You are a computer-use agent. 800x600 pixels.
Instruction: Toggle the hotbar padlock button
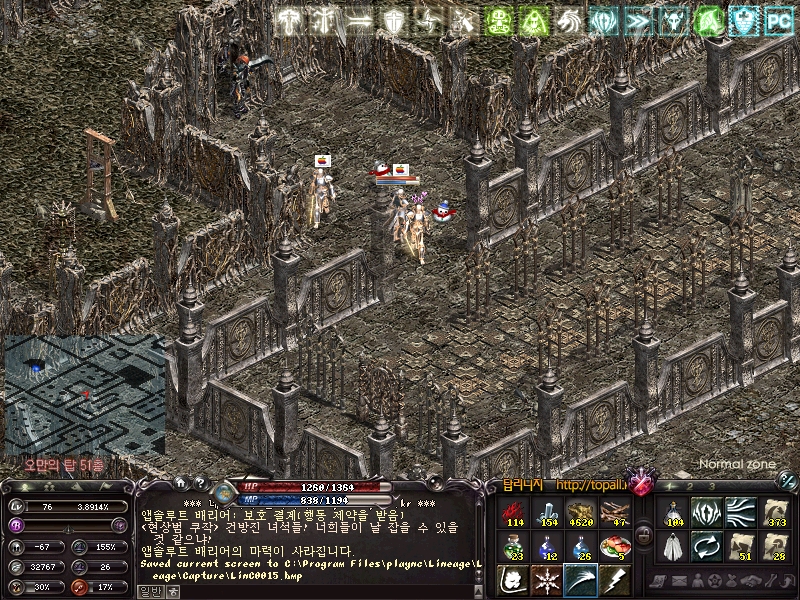click(645, 537)
